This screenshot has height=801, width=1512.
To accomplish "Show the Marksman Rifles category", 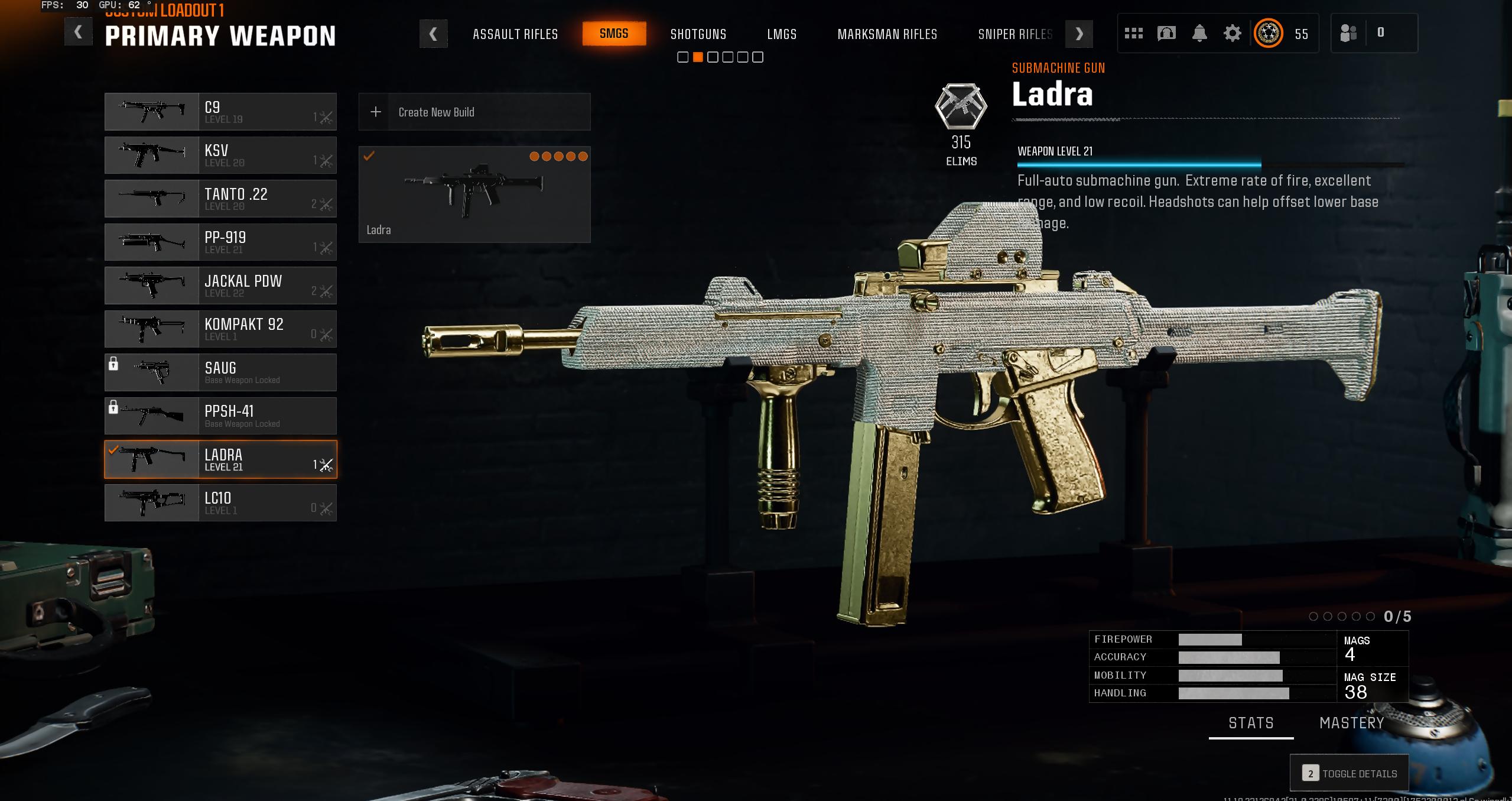I will [x=887, y=34].
